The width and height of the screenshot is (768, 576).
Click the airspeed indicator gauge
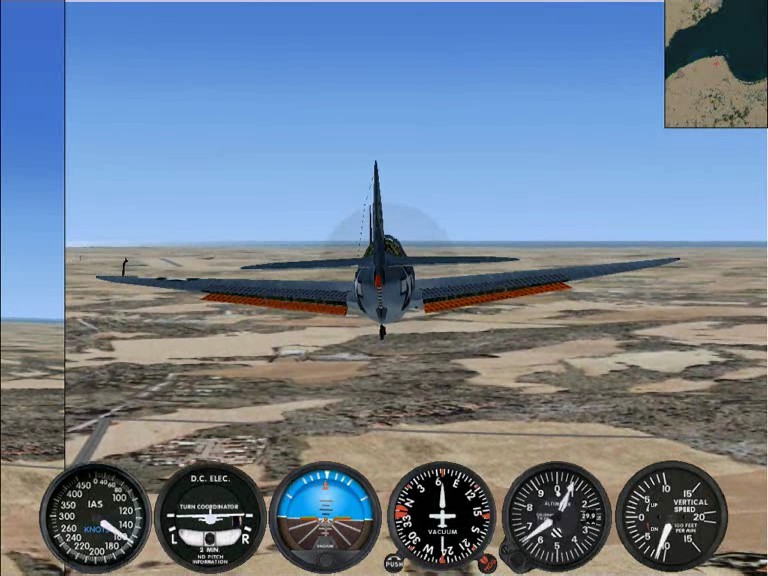coord(95,516)
